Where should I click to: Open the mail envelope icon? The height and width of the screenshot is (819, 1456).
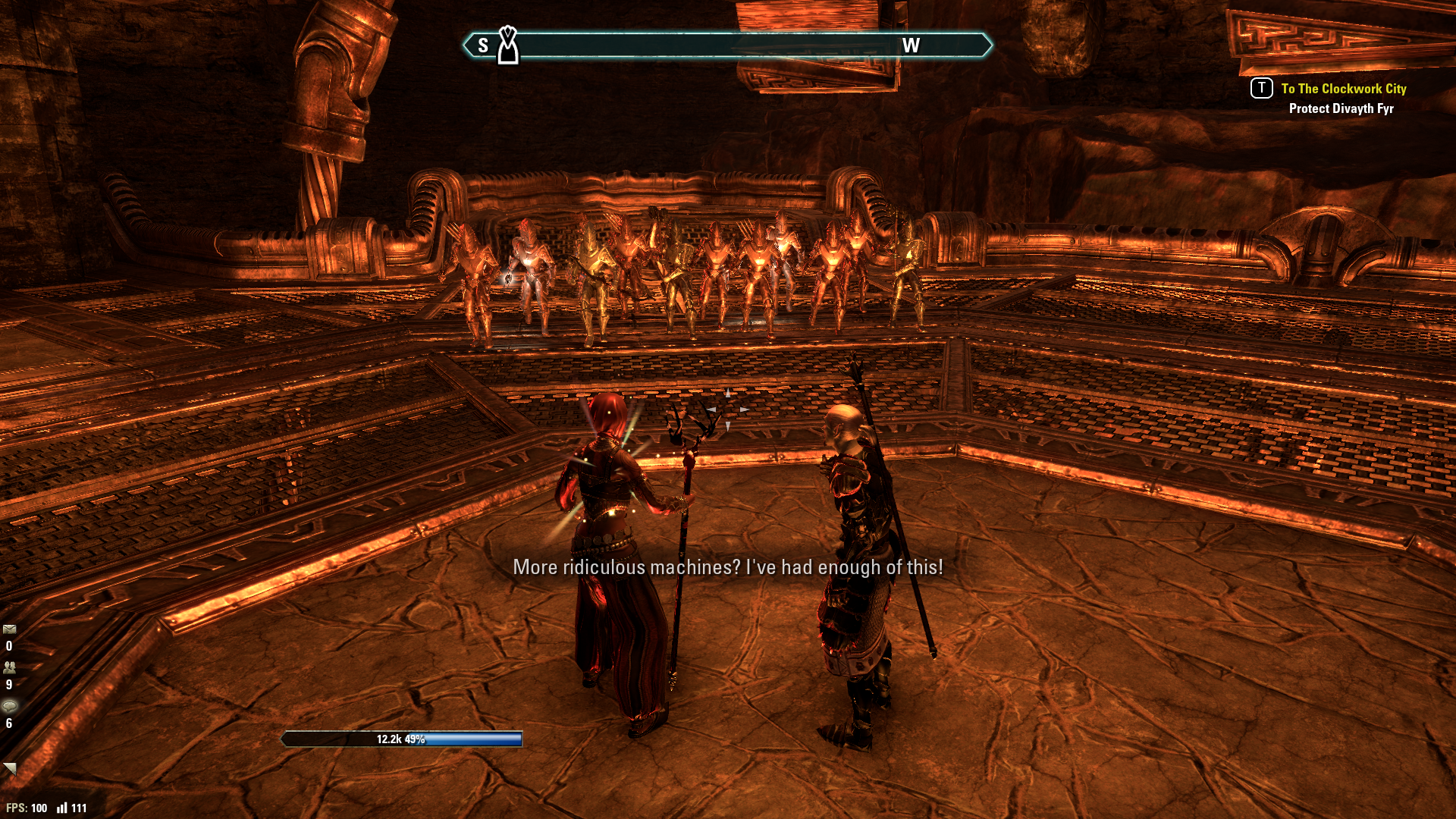tap(9, 629)
